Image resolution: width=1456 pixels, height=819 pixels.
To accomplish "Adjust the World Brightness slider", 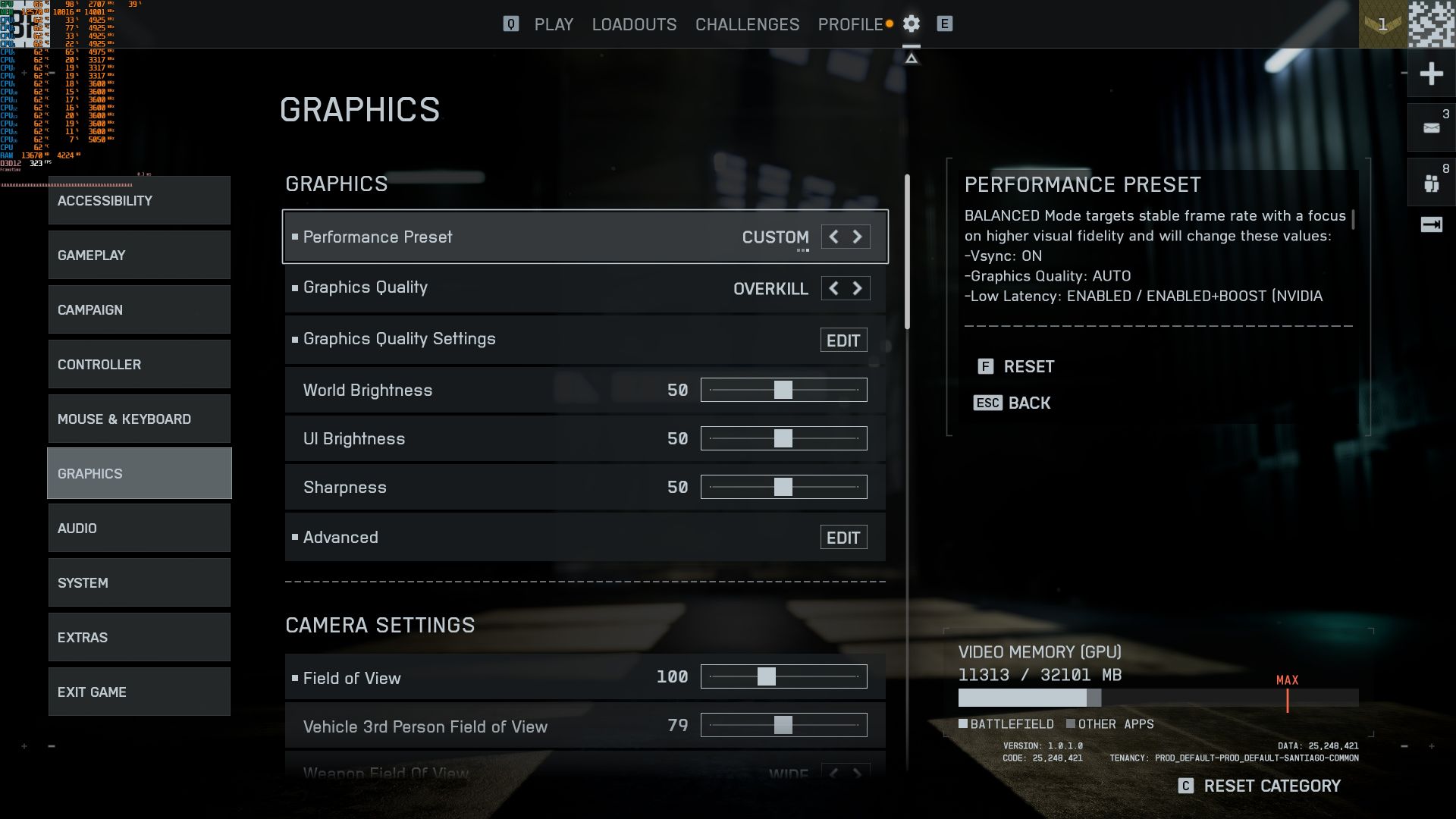I will pyautogui.click(x=783, y=390).
